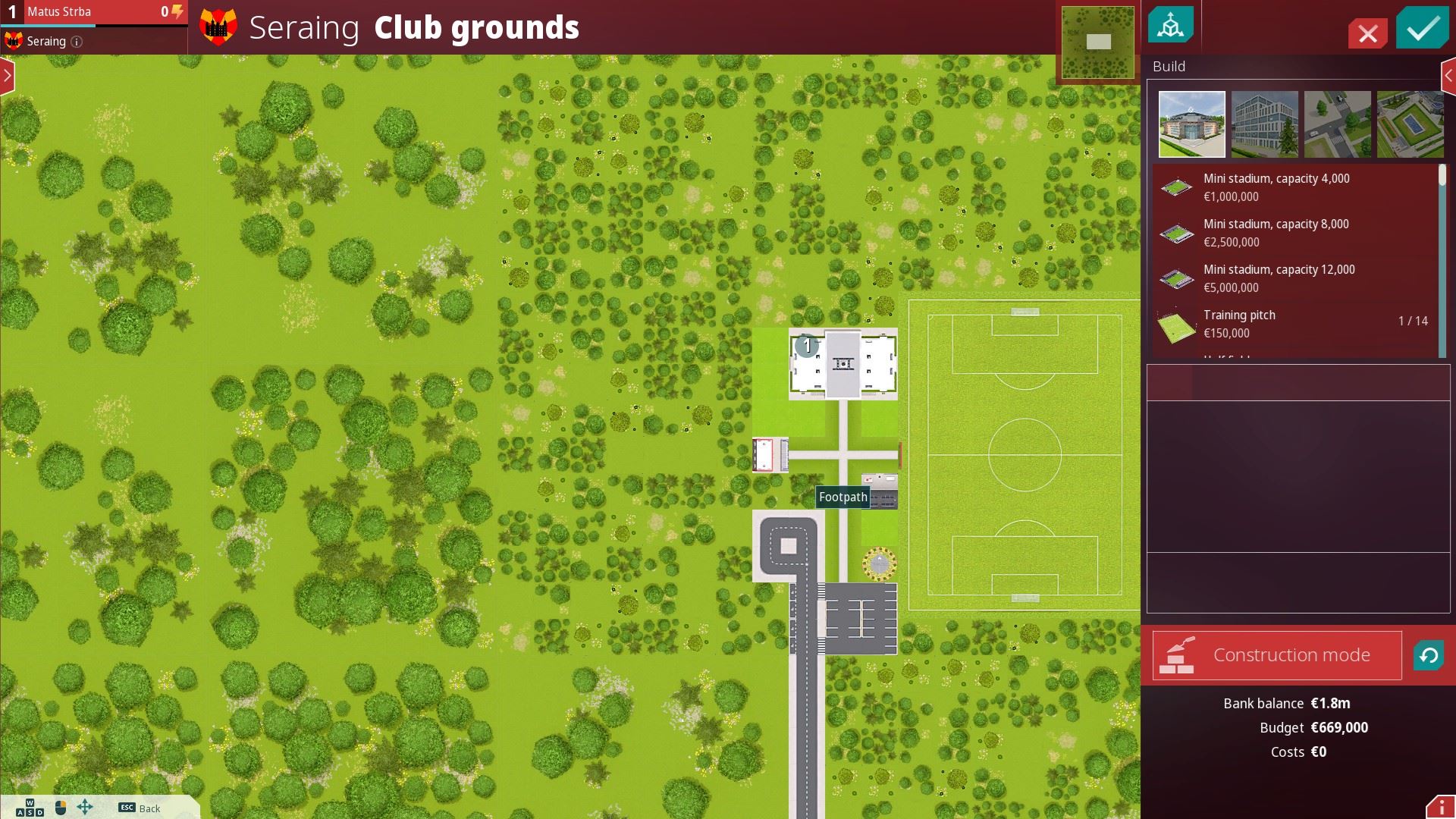Click the teal undo arrow button

pyautogui.click(x=1428, y=655)
